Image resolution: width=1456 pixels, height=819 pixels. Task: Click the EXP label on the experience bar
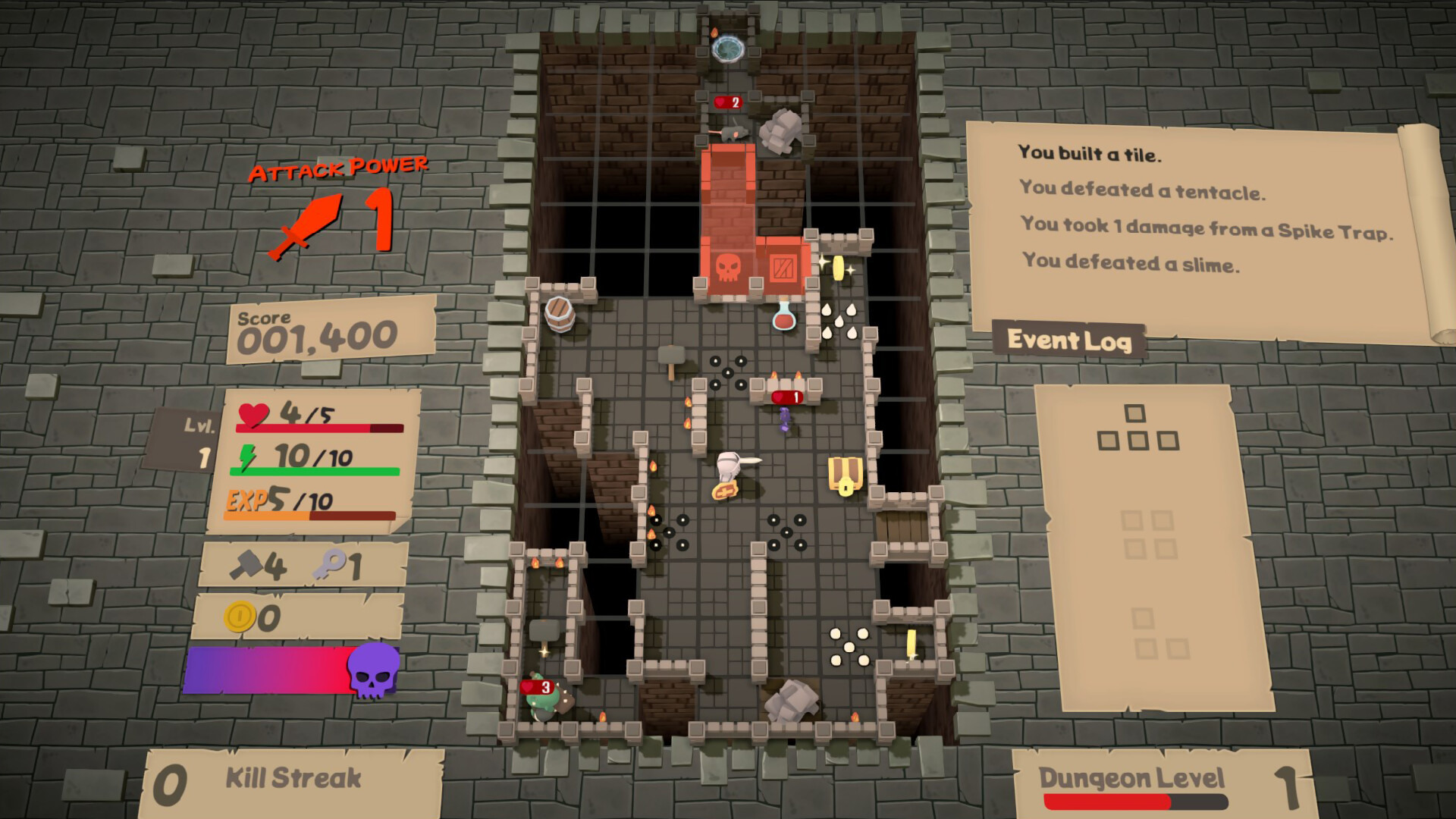(x=246, y=500)
